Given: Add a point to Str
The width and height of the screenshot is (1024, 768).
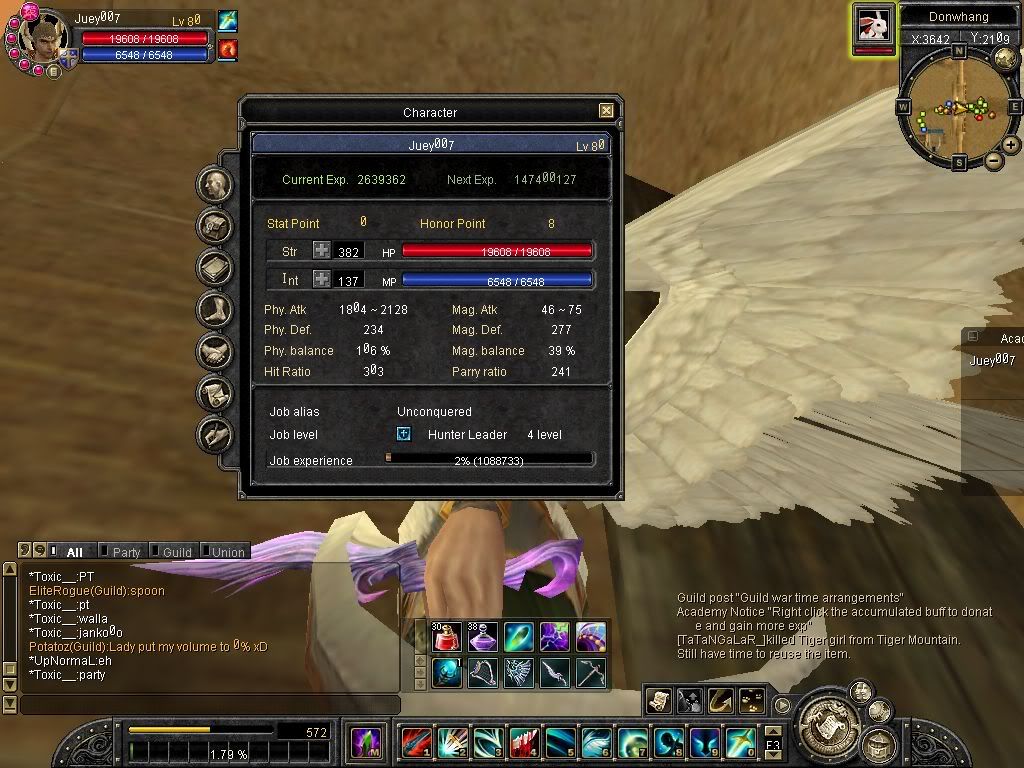Looking at the screenshot, I should tap(321, 251).
